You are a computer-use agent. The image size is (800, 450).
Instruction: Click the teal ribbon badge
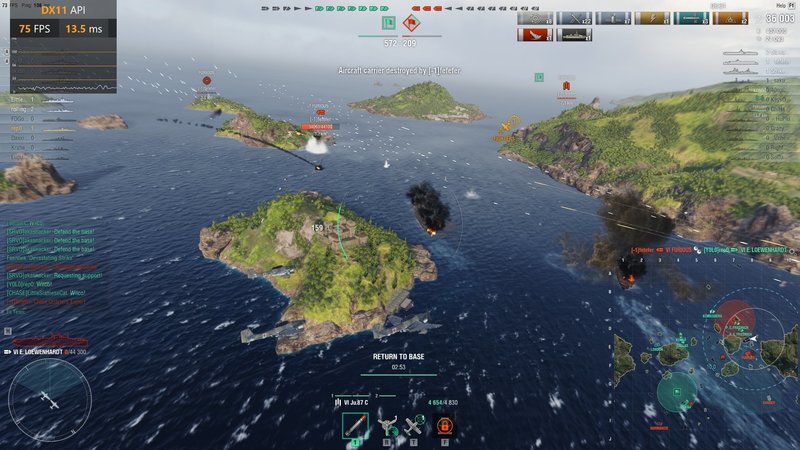pyautogui.click(x=691, y=18)
